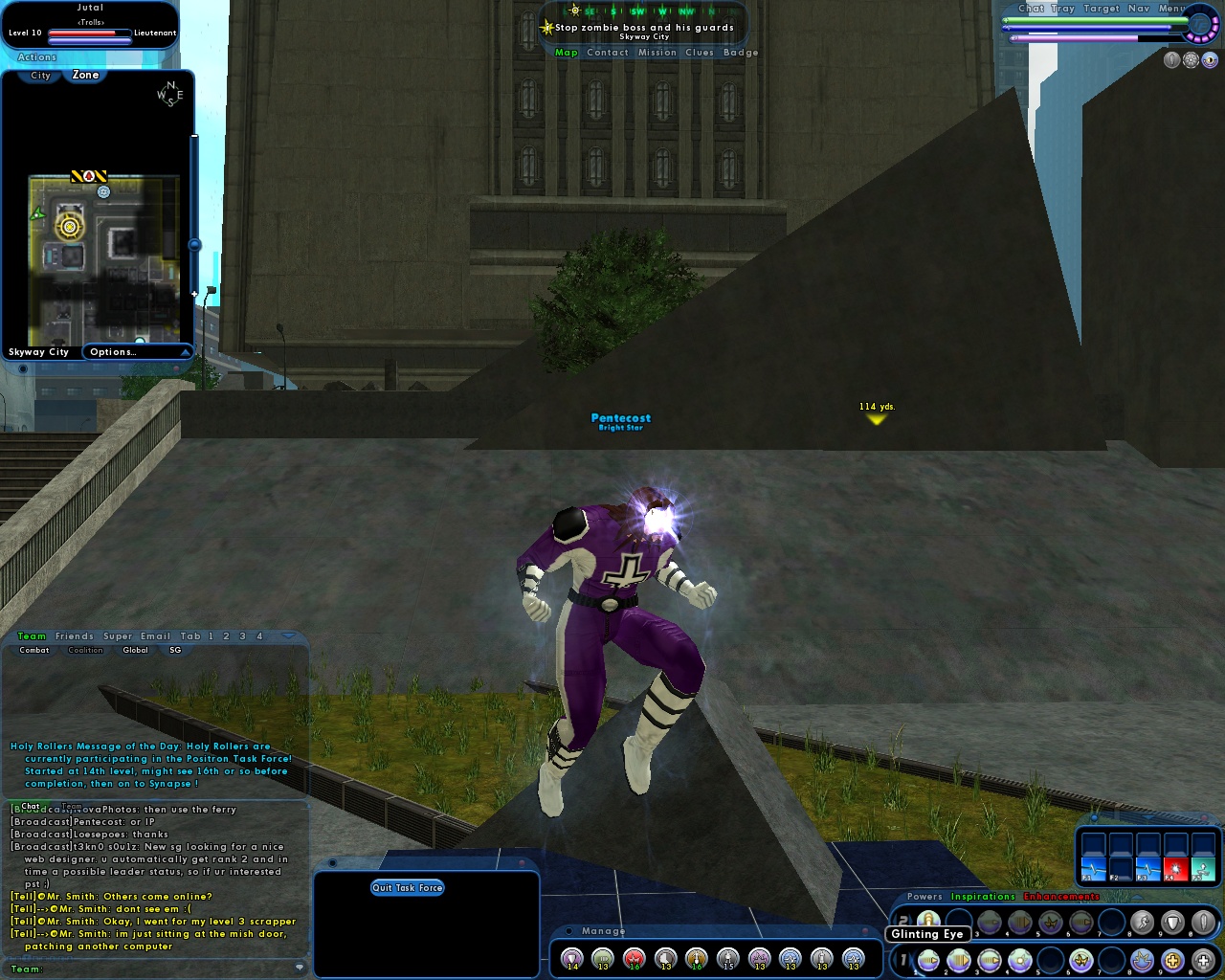Open the Options dropdown below the zone map

tap(137, 351)
